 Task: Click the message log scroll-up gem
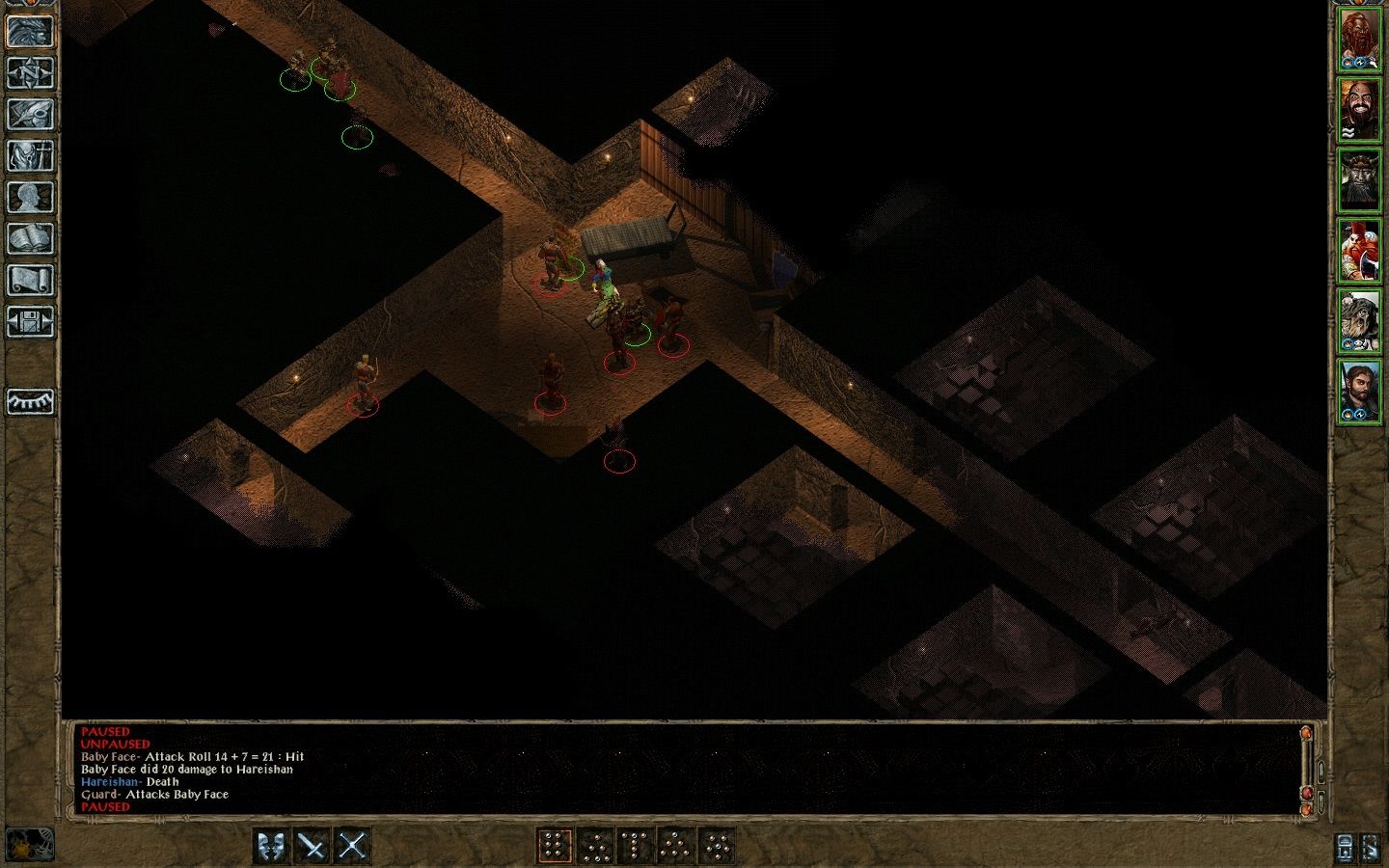click(x=1307, y=734)
